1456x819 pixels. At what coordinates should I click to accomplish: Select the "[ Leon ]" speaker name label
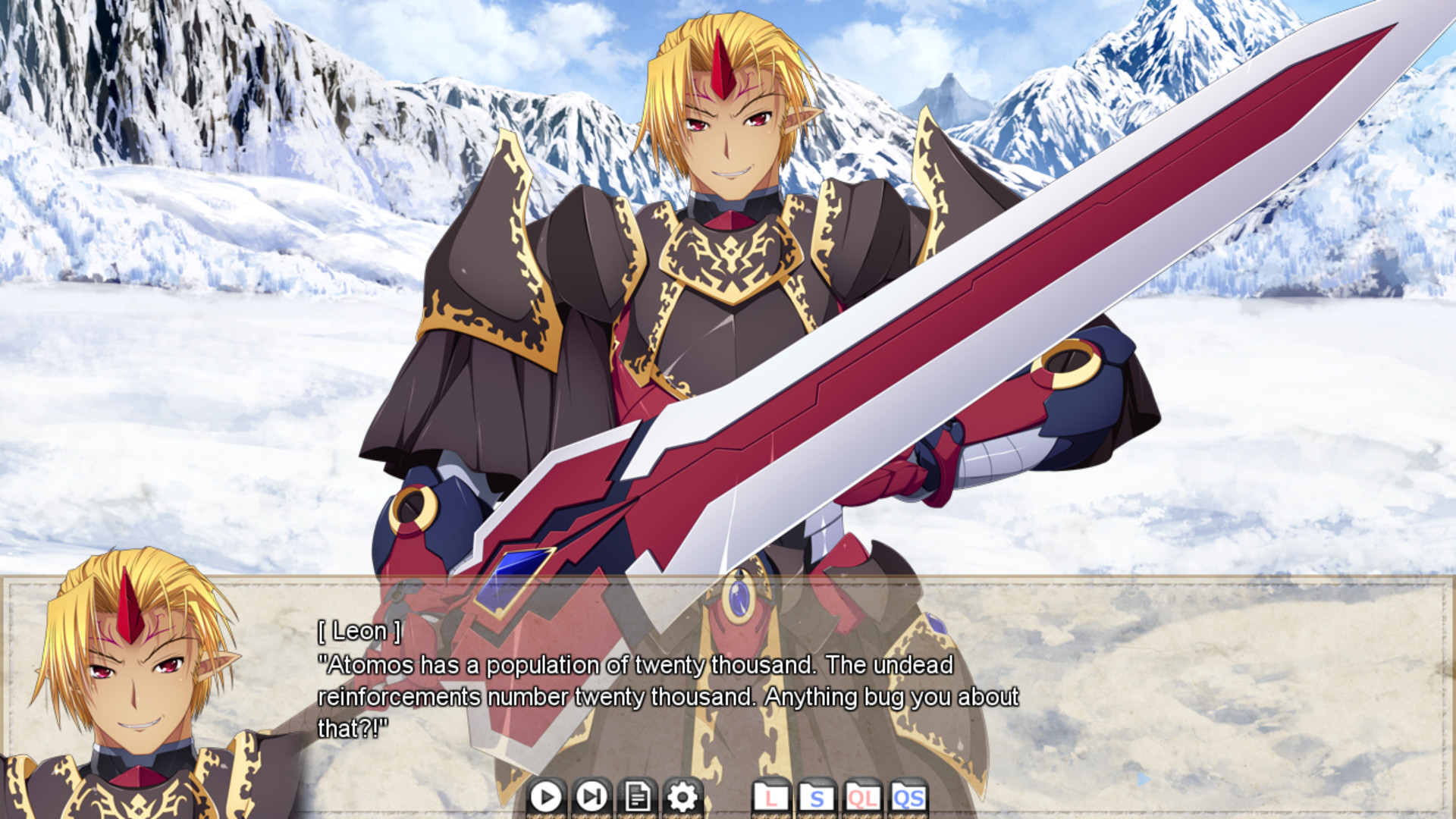click(x=359, y=630)
